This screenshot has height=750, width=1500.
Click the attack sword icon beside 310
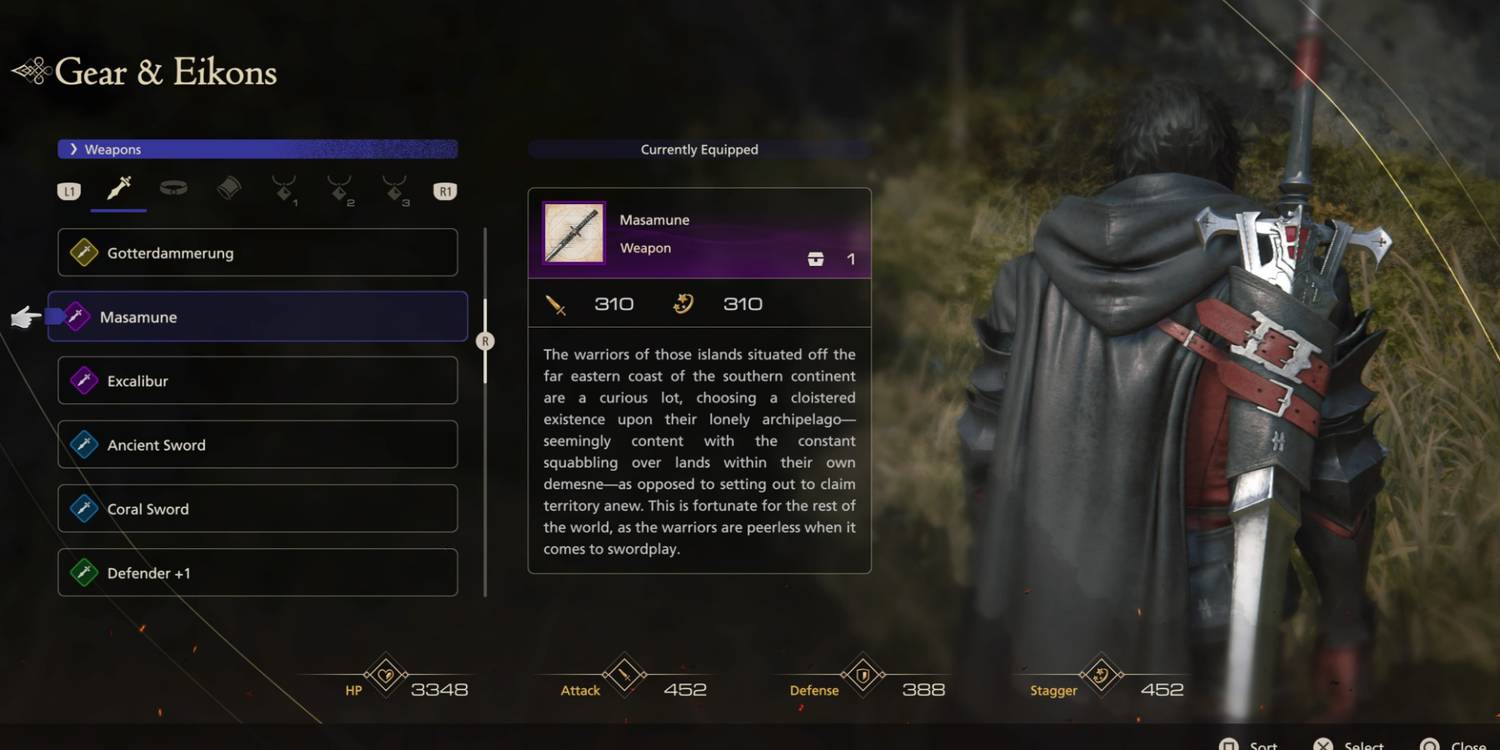(557, 303)
